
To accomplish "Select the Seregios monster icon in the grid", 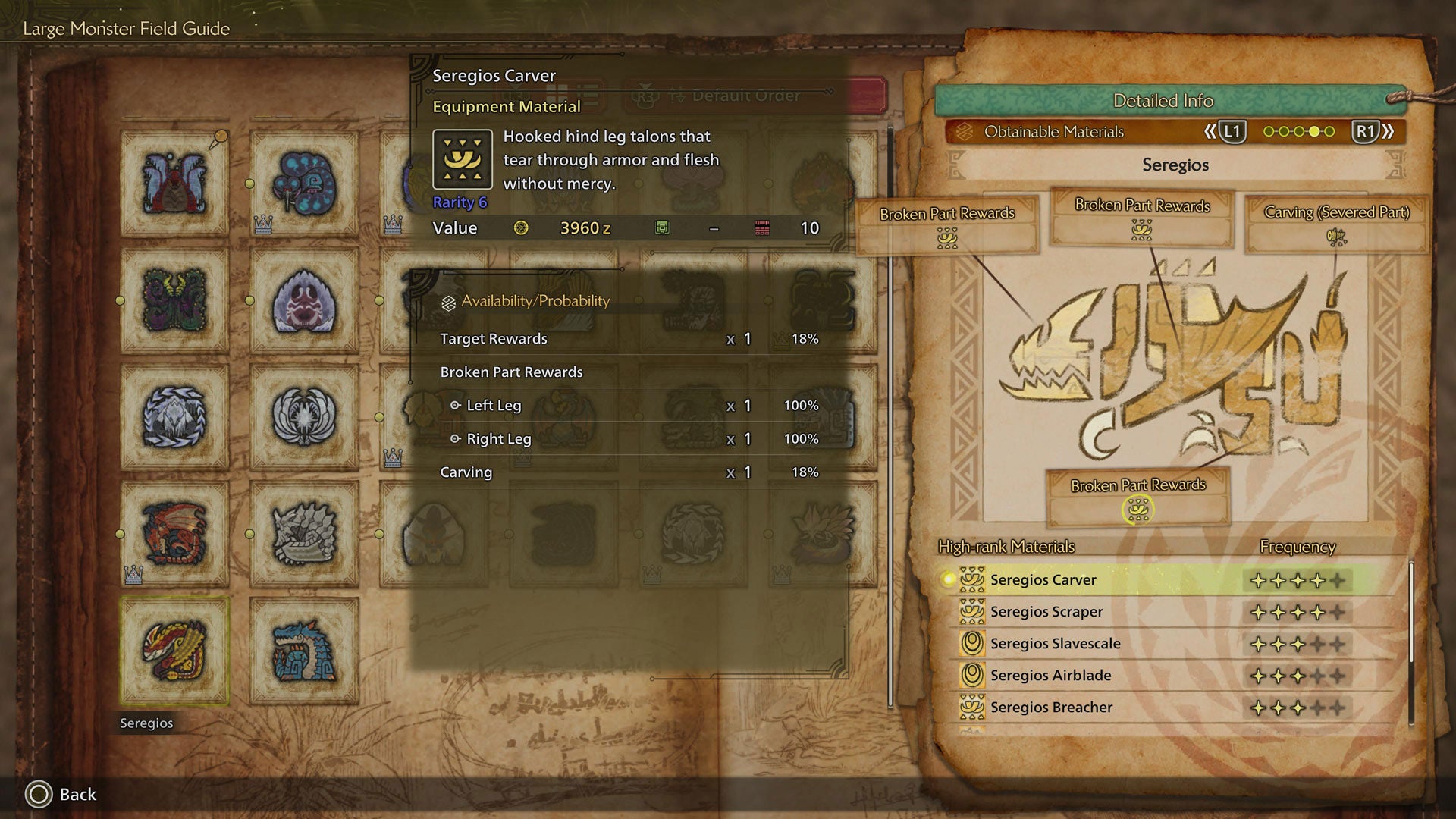I will pyautogui.click(x=174, y=651).
